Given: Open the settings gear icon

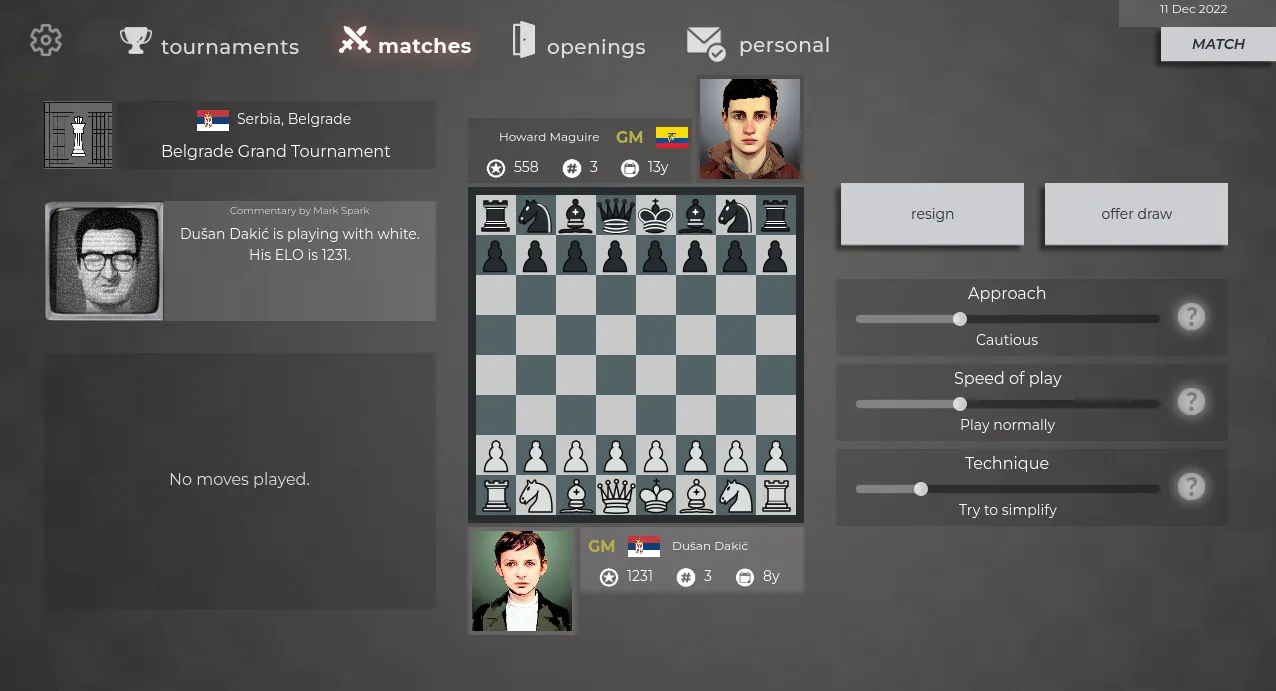Looking at the screenshot, I should point(46,41).
